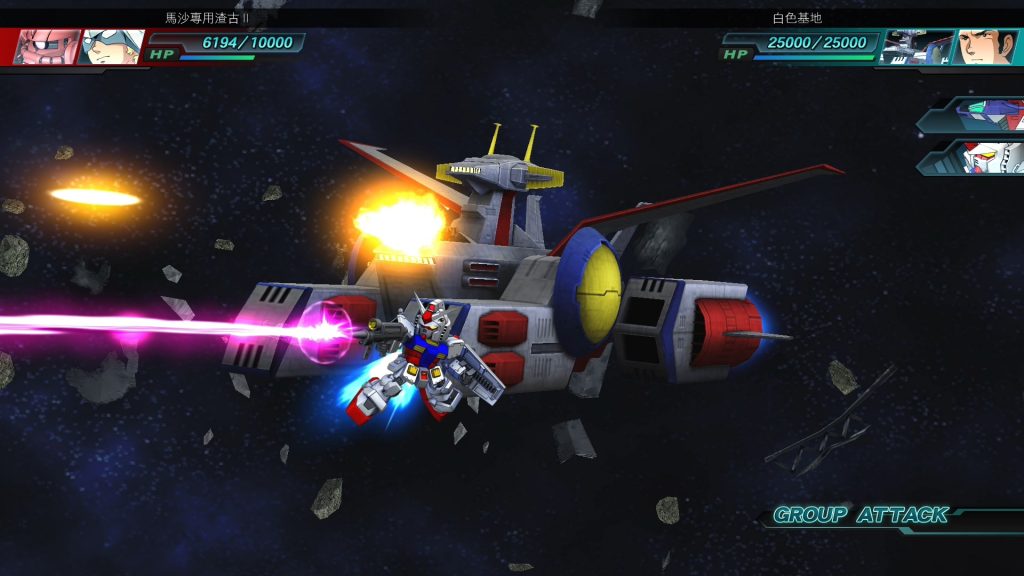
Task: Click the White Base captain portrait
Action: click(x=984, y=46)
